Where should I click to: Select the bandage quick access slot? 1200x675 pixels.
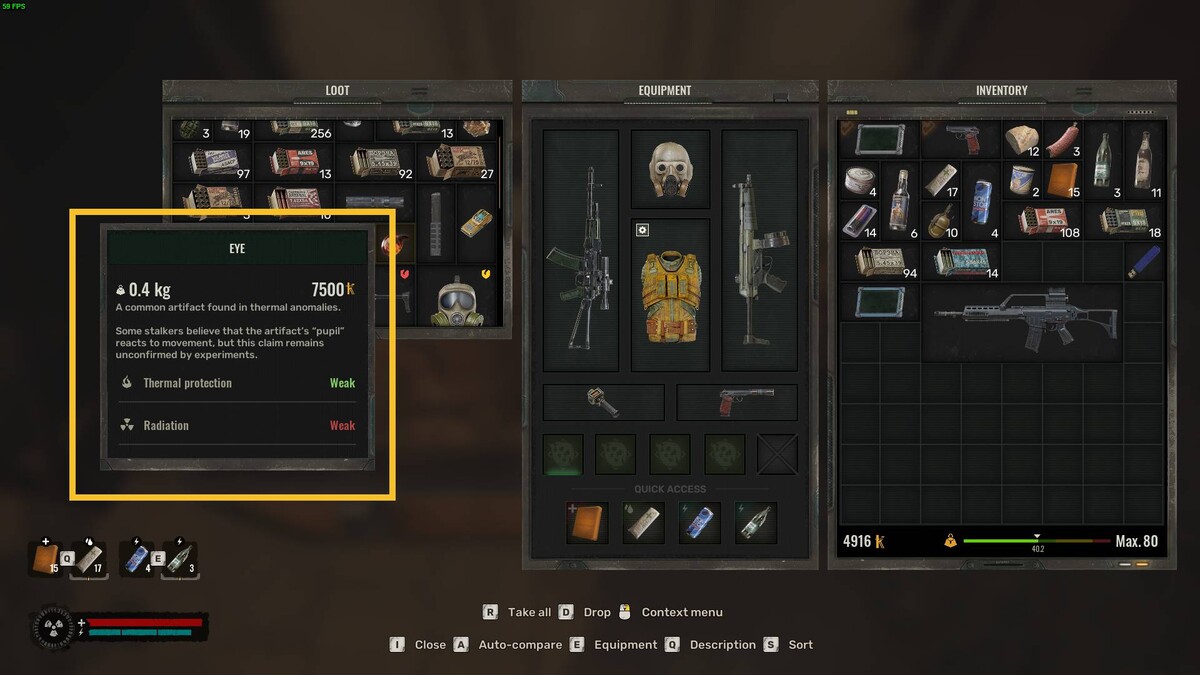[x=643, y=523]
